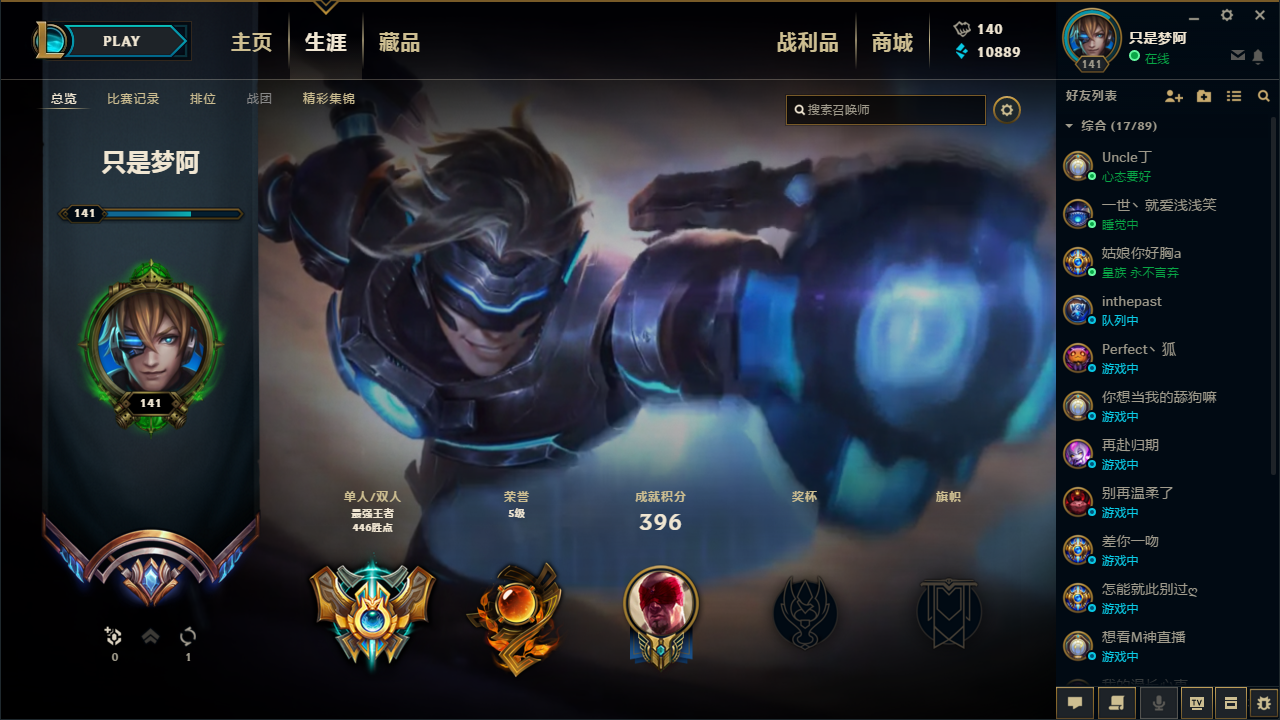This screenshot has width=1280, height=720.
Task: Click the PLAY button
Action: 121,41
